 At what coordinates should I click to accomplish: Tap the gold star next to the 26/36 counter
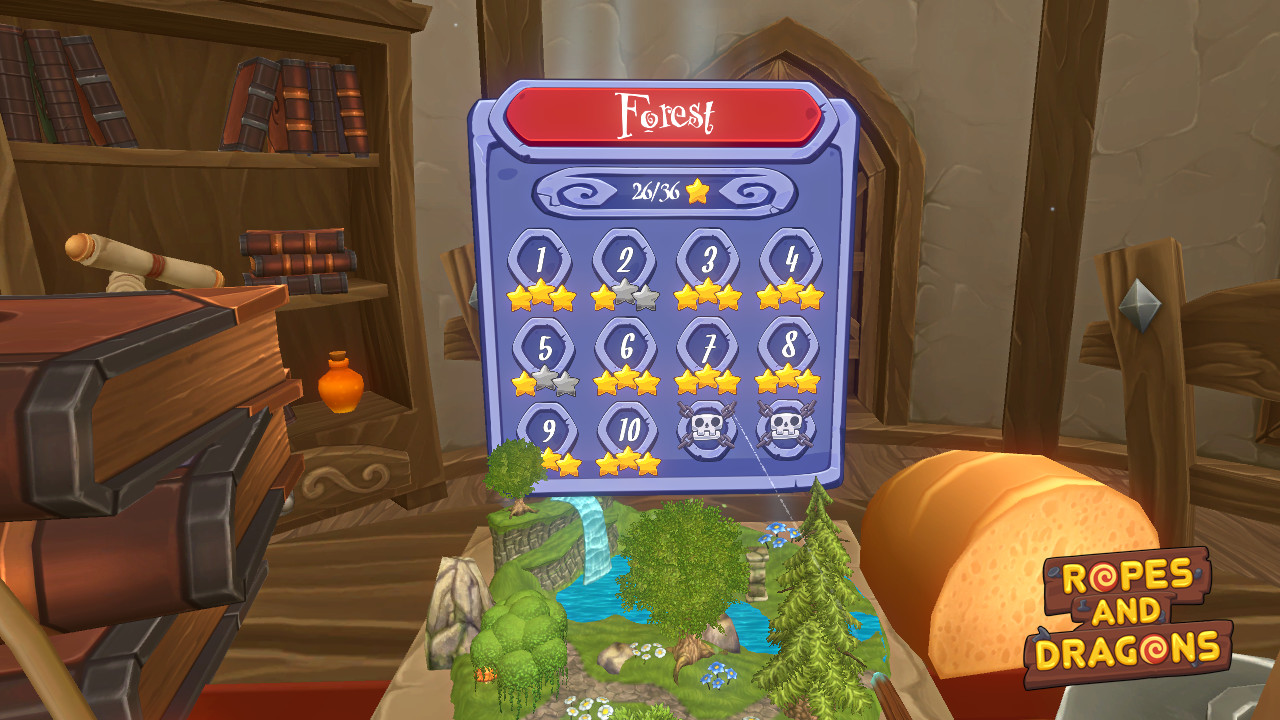click(697, 190)
